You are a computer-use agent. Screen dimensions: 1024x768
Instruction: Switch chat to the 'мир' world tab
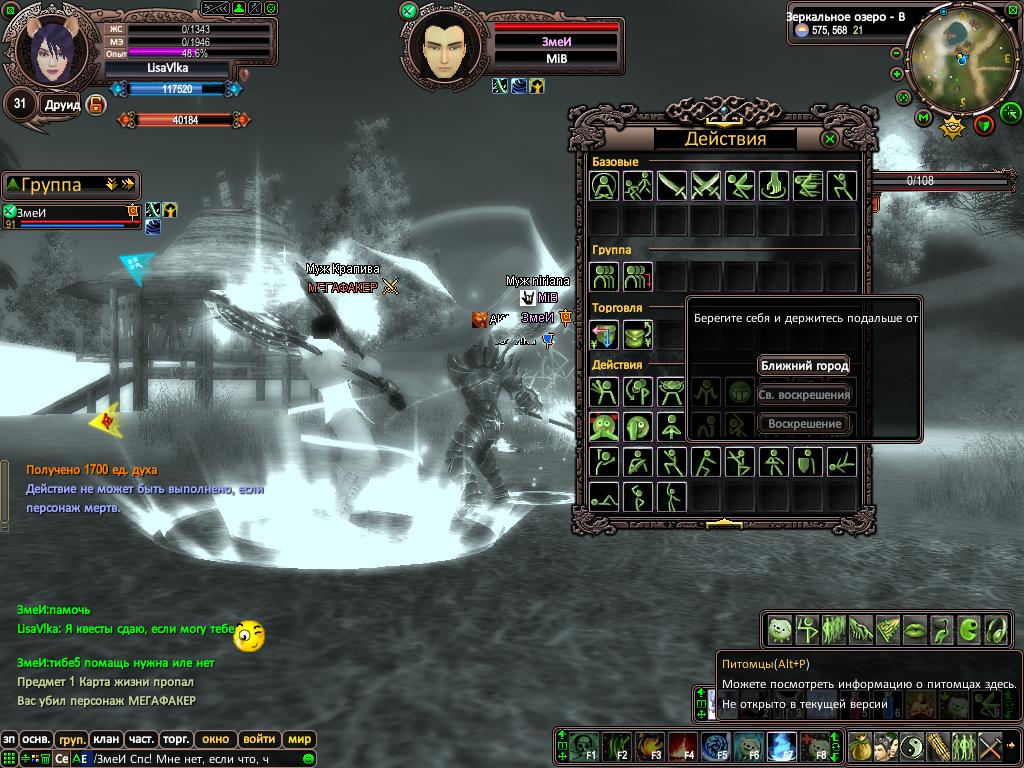[299, 740]
